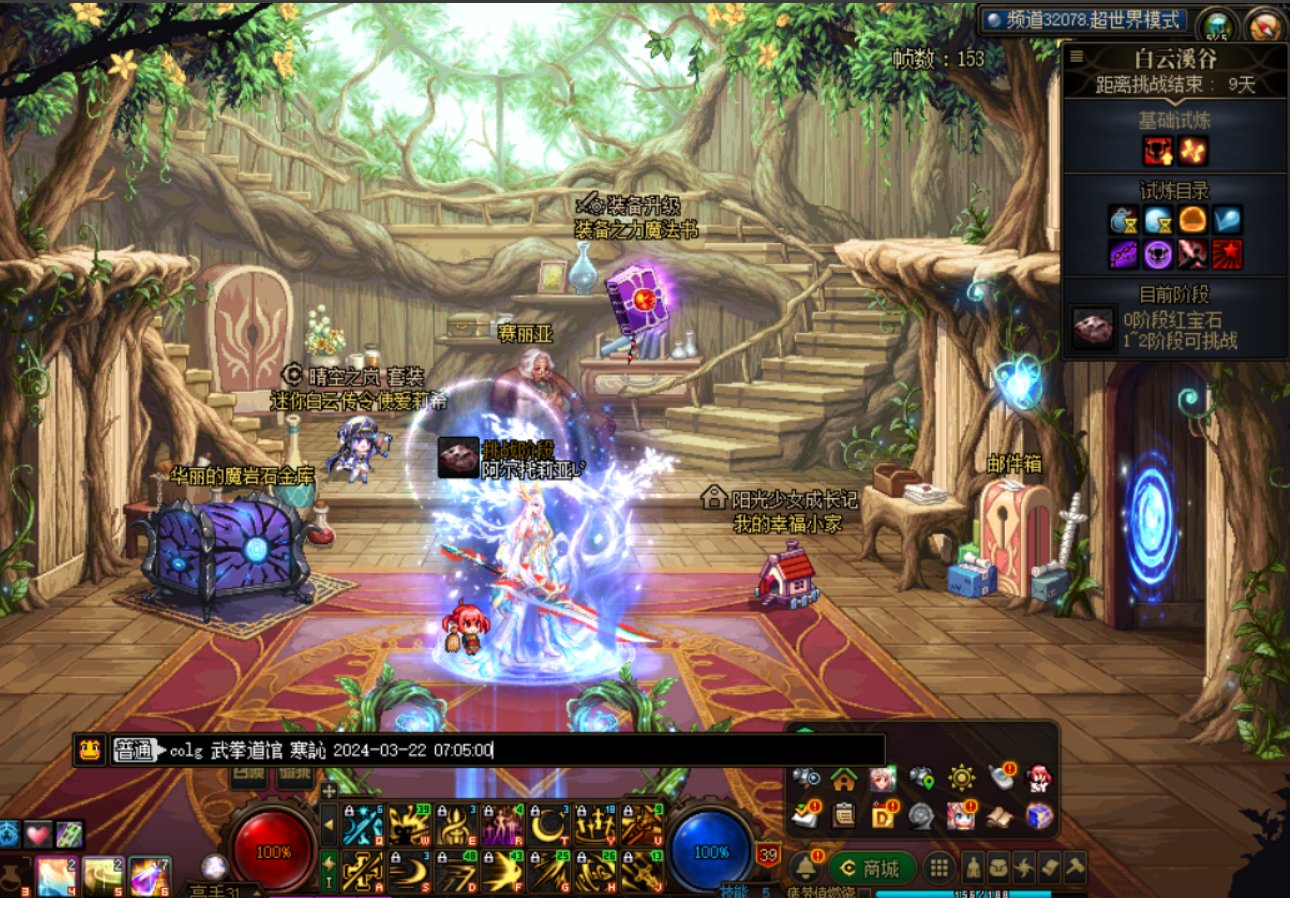1290x898 pixels.
Task: Open the inventory bag button
Action: (x=999, y=867)
